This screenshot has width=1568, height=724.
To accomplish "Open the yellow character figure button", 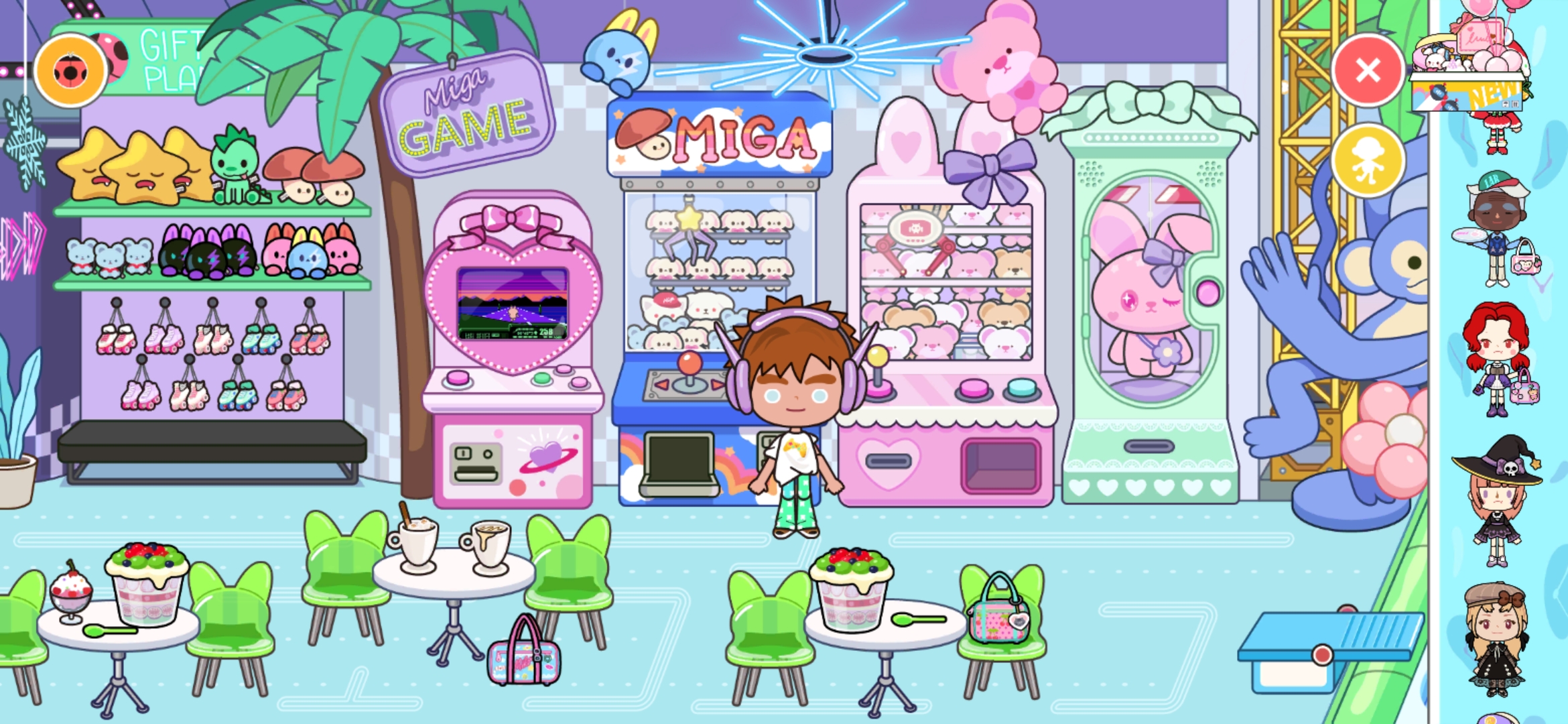I will click(1368, 162).
